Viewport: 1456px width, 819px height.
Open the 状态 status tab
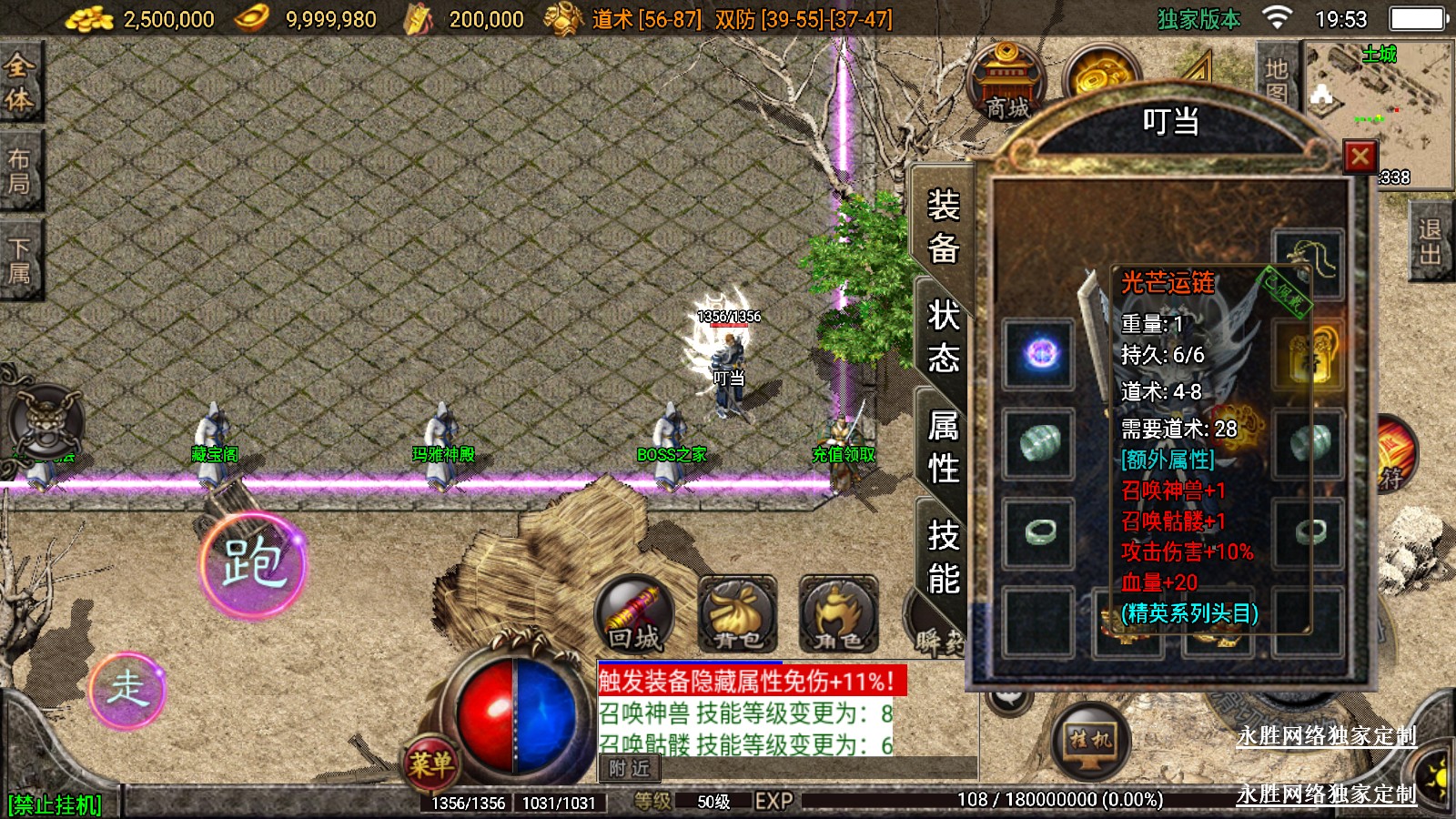[x=943, y=336]
